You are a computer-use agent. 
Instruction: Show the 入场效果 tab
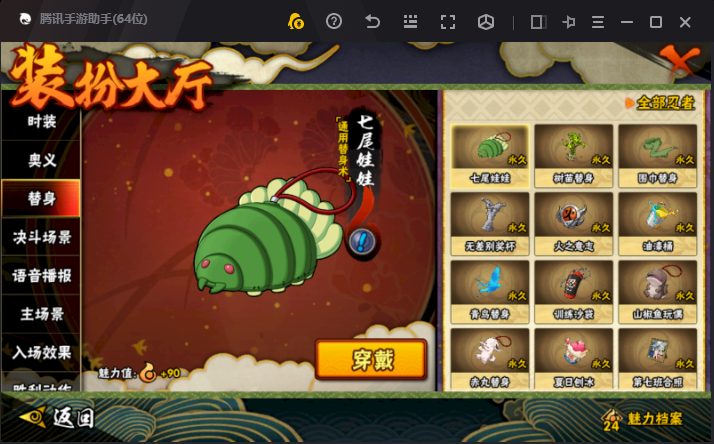41,352
